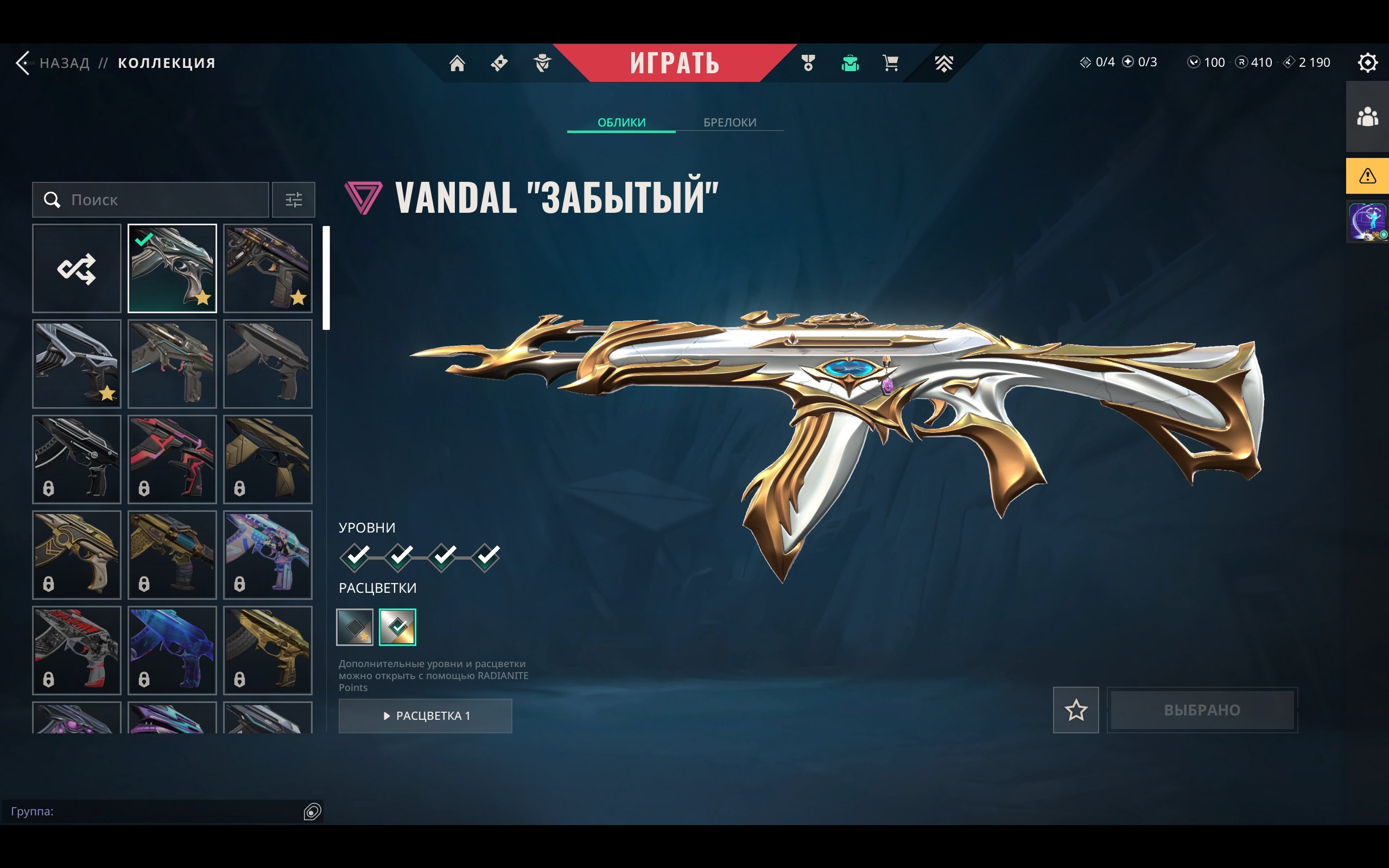This screenshot has height=868, width=1389.
Task: Choose the random skin shuffle tile
Action: [77, 269]
